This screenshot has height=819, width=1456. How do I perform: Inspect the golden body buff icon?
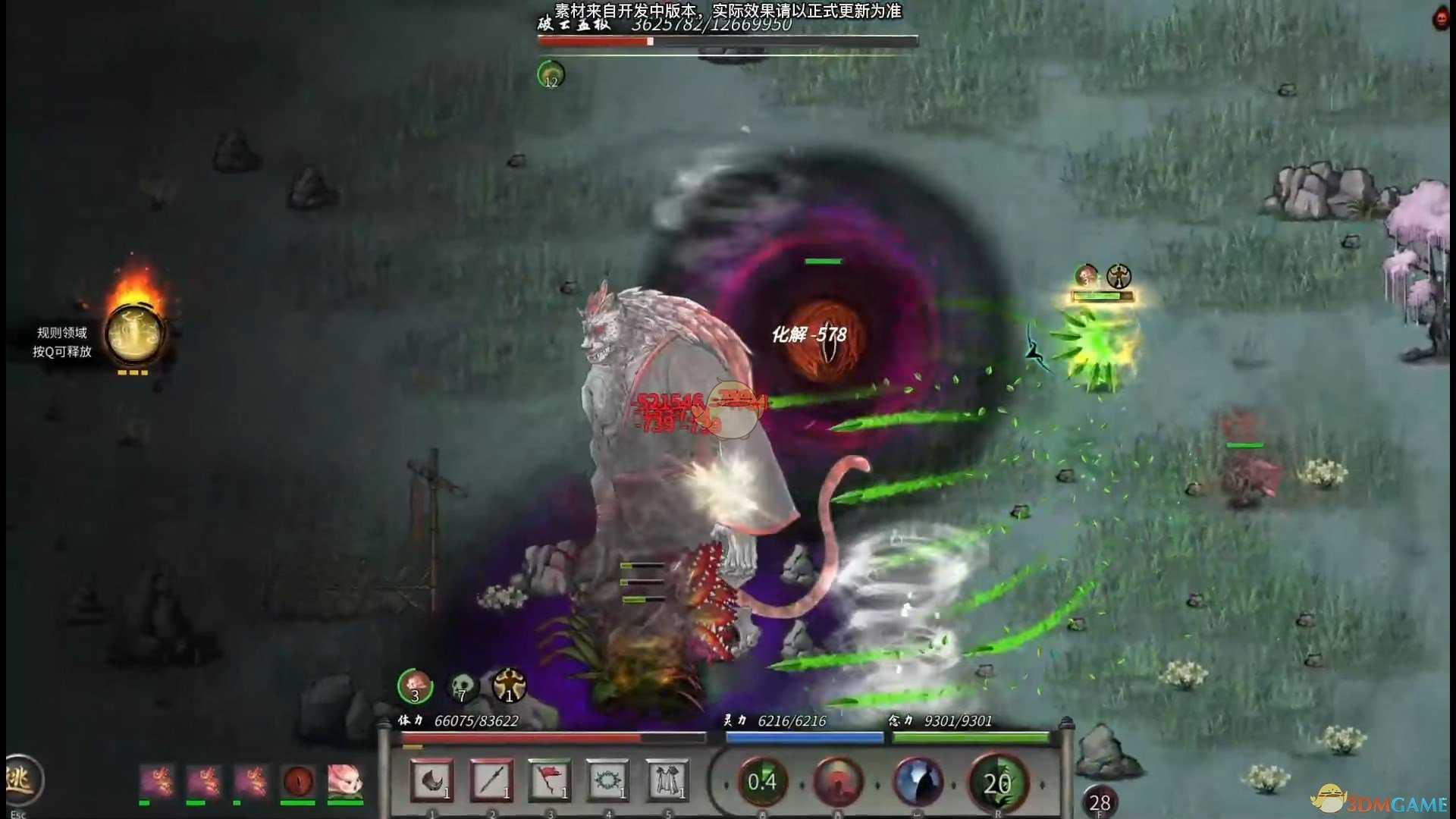click(509, 686)
